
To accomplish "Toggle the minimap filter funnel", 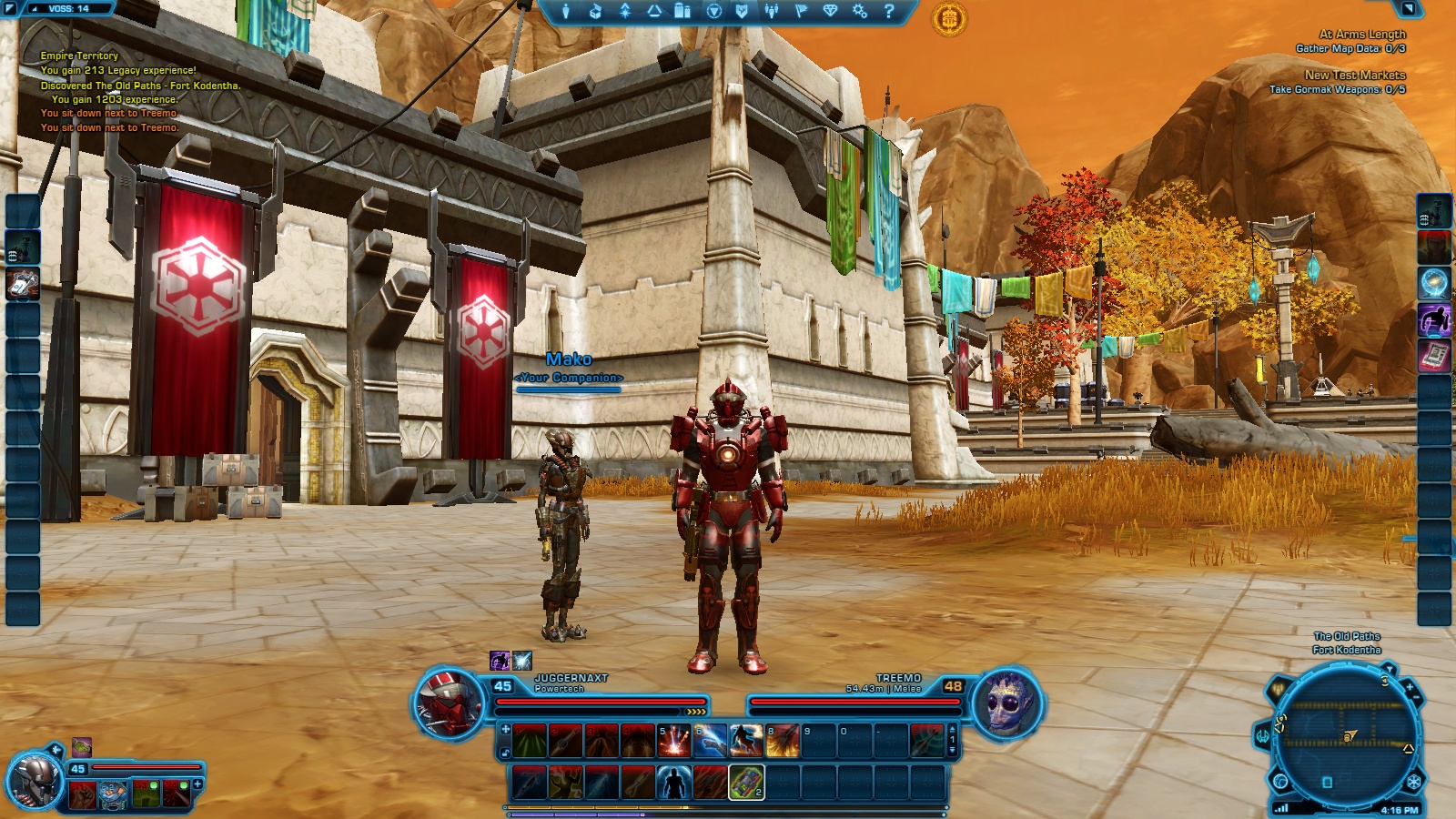I will 1390,668.
